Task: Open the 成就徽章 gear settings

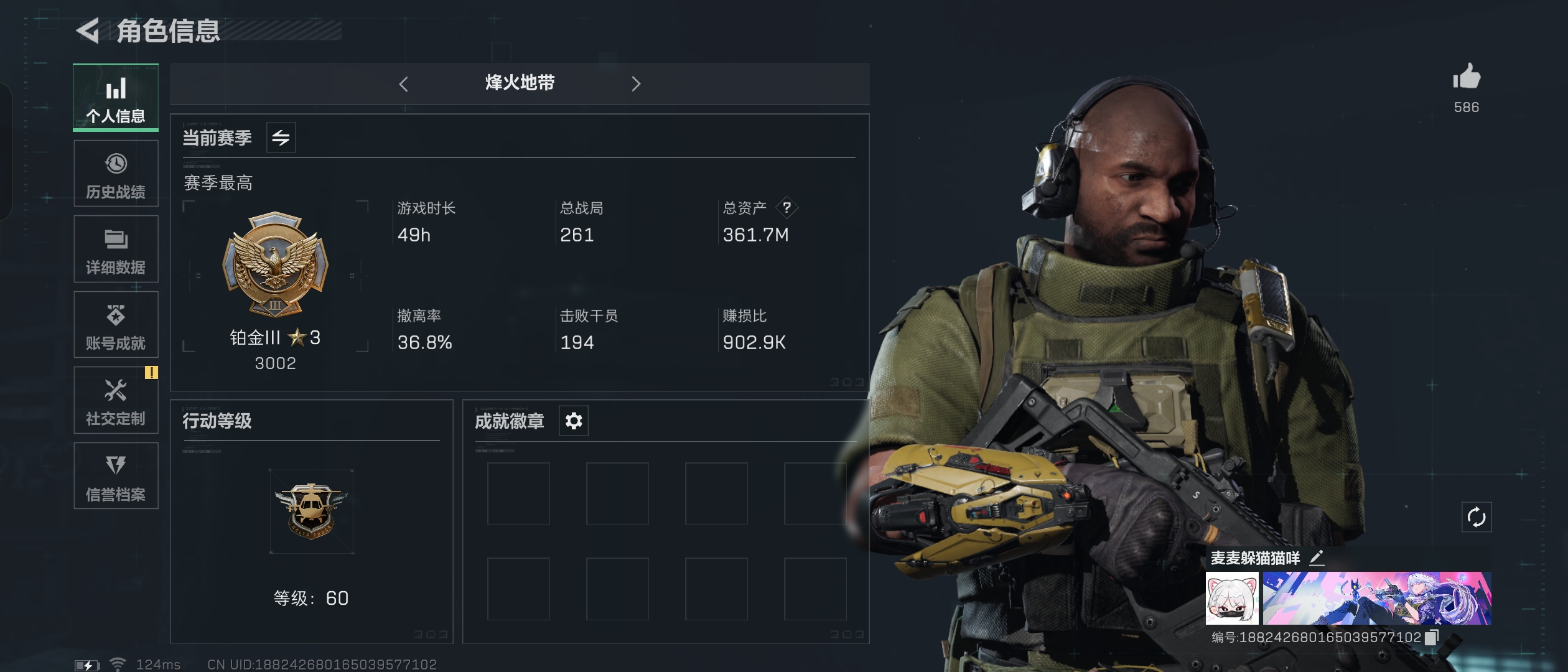Action: coord(573,421)
